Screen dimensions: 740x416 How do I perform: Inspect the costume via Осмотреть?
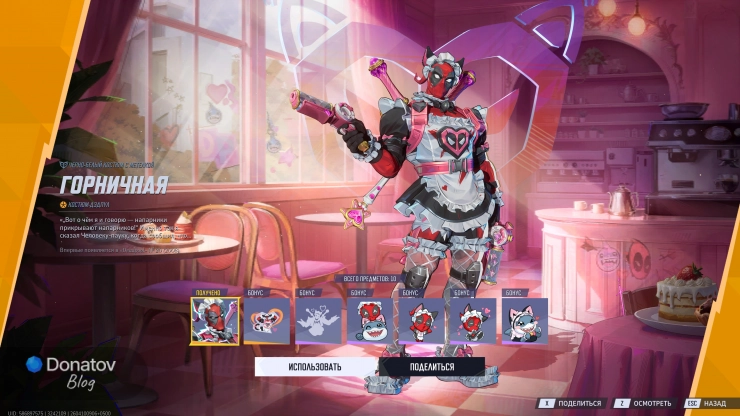[640, 403]
